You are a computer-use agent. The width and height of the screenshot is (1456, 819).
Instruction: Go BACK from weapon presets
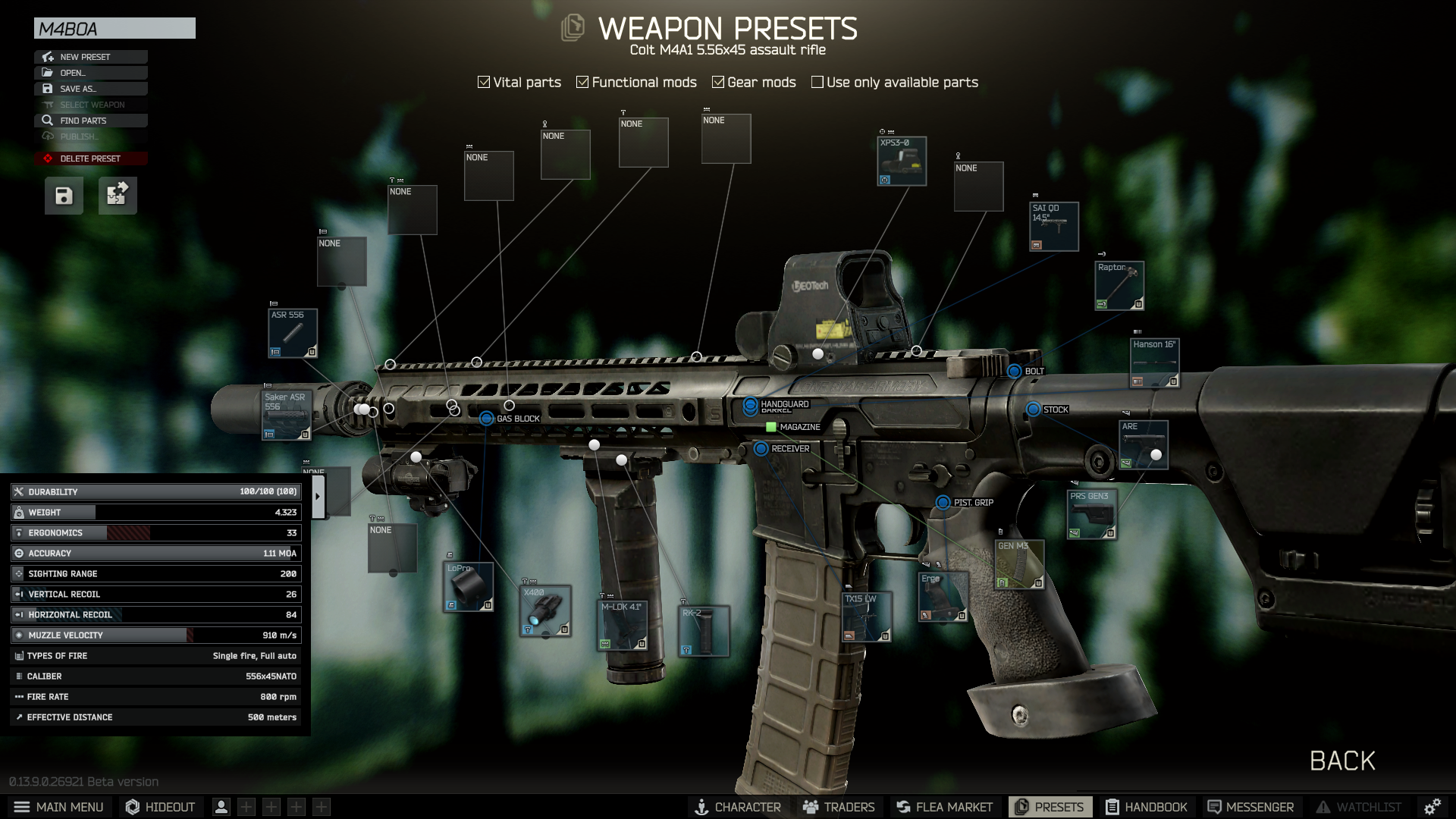[1341, 761]
